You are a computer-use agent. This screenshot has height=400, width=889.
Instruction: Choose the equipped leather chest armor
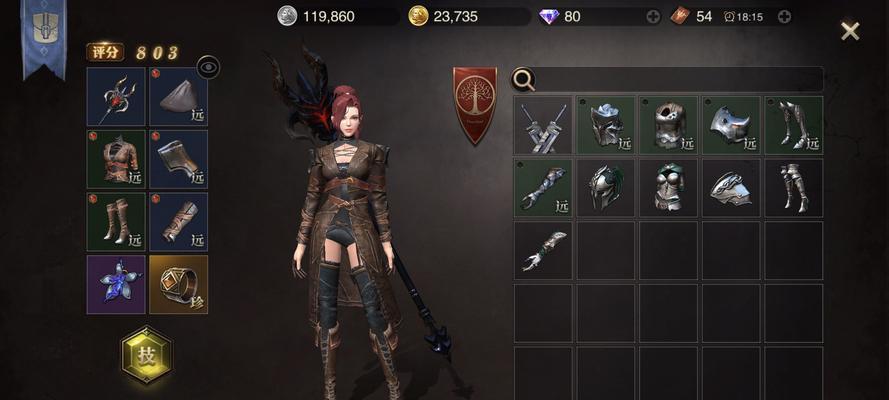point(116,159)
